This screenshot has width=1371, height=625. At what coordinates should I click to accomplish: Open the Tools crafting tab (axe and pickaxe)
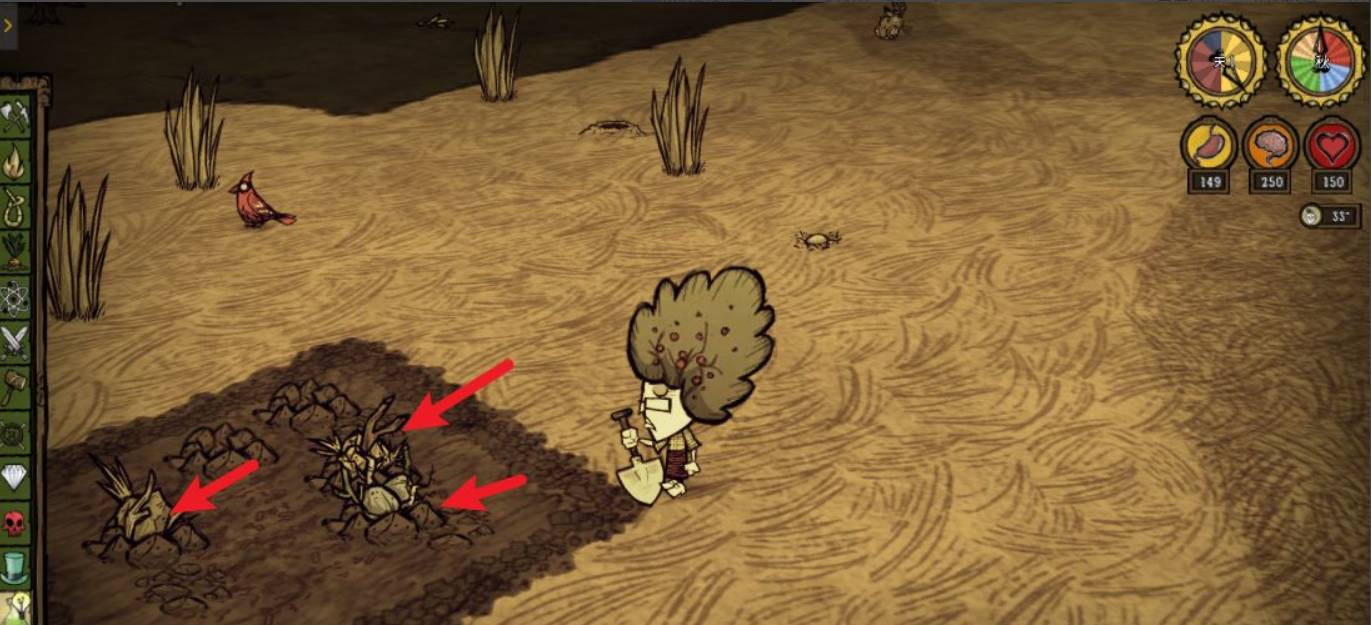point(14,117)
